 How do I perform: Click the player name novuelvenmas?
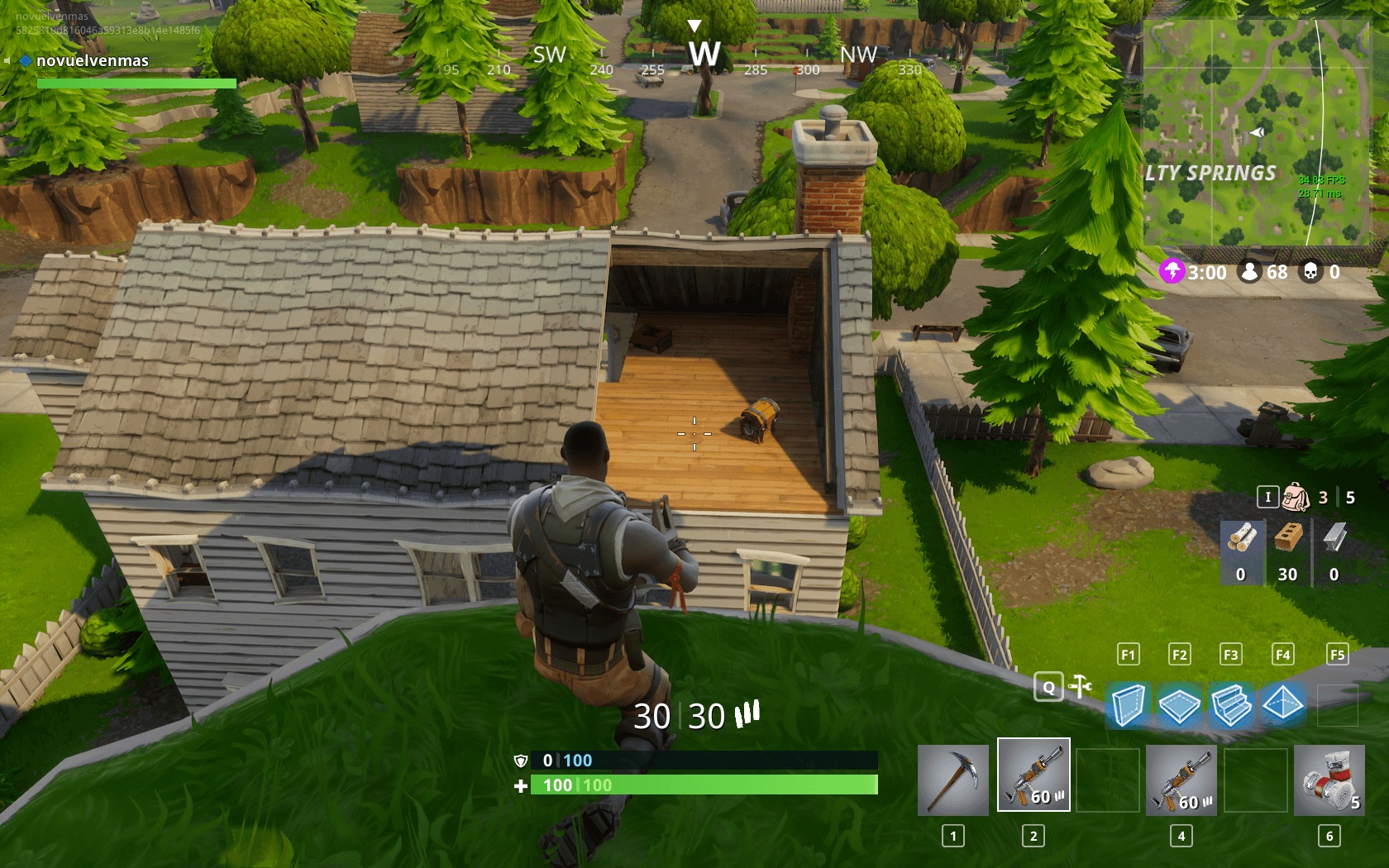tap(93, 60)
